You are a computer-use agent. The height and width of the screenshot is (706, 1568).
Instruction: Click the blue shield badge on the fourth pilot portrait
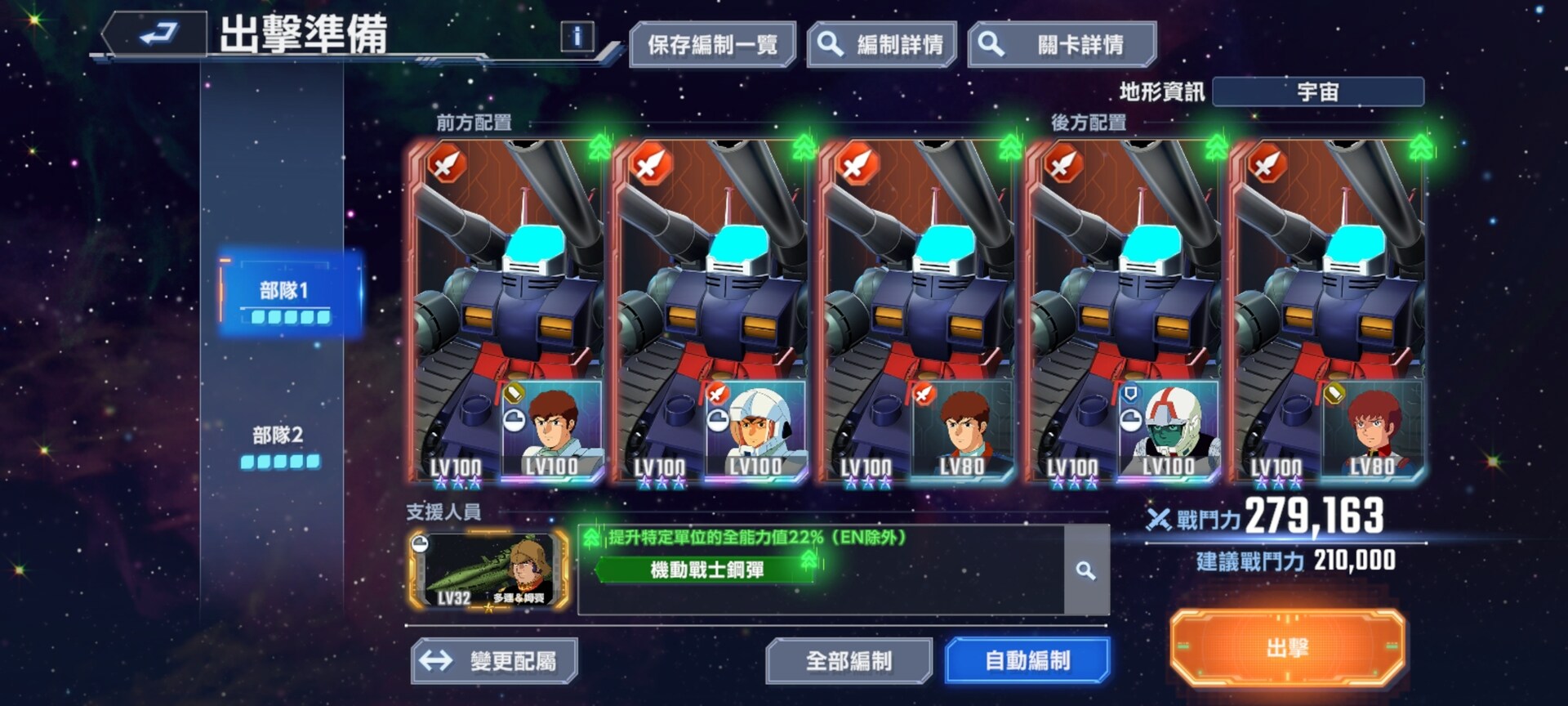[1130, 392]
